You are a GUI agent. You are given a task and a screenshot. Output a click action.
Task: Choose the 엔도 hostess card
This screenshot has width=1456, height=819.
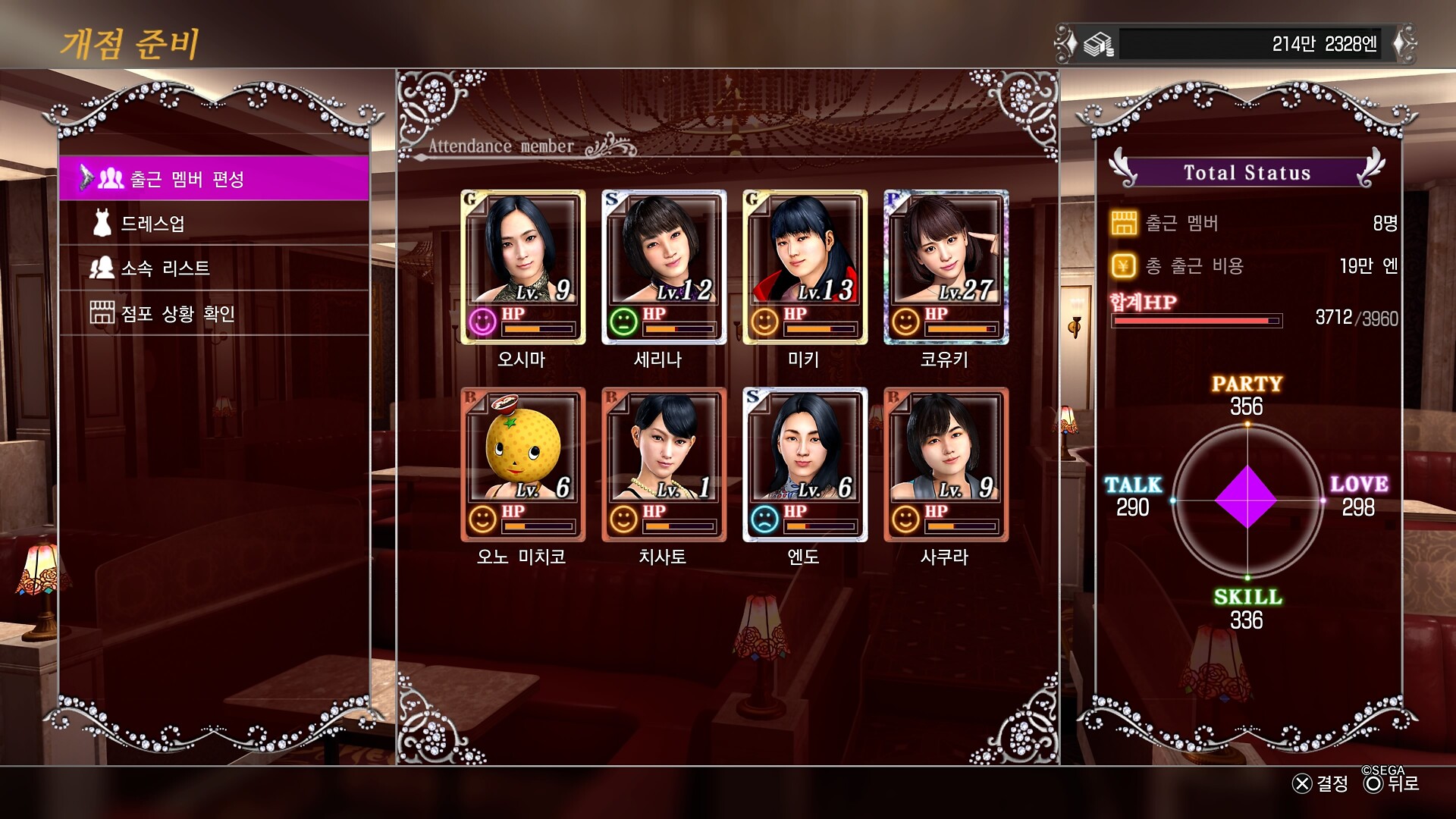click(x=805, y=464)
